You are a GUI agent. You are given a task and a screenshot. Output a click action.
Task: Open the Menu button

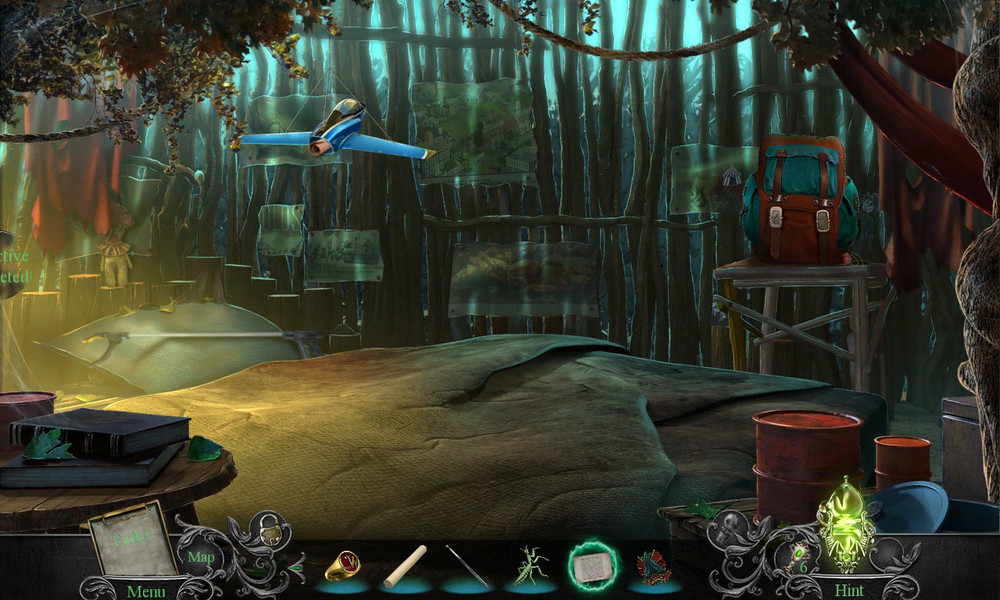145,591
